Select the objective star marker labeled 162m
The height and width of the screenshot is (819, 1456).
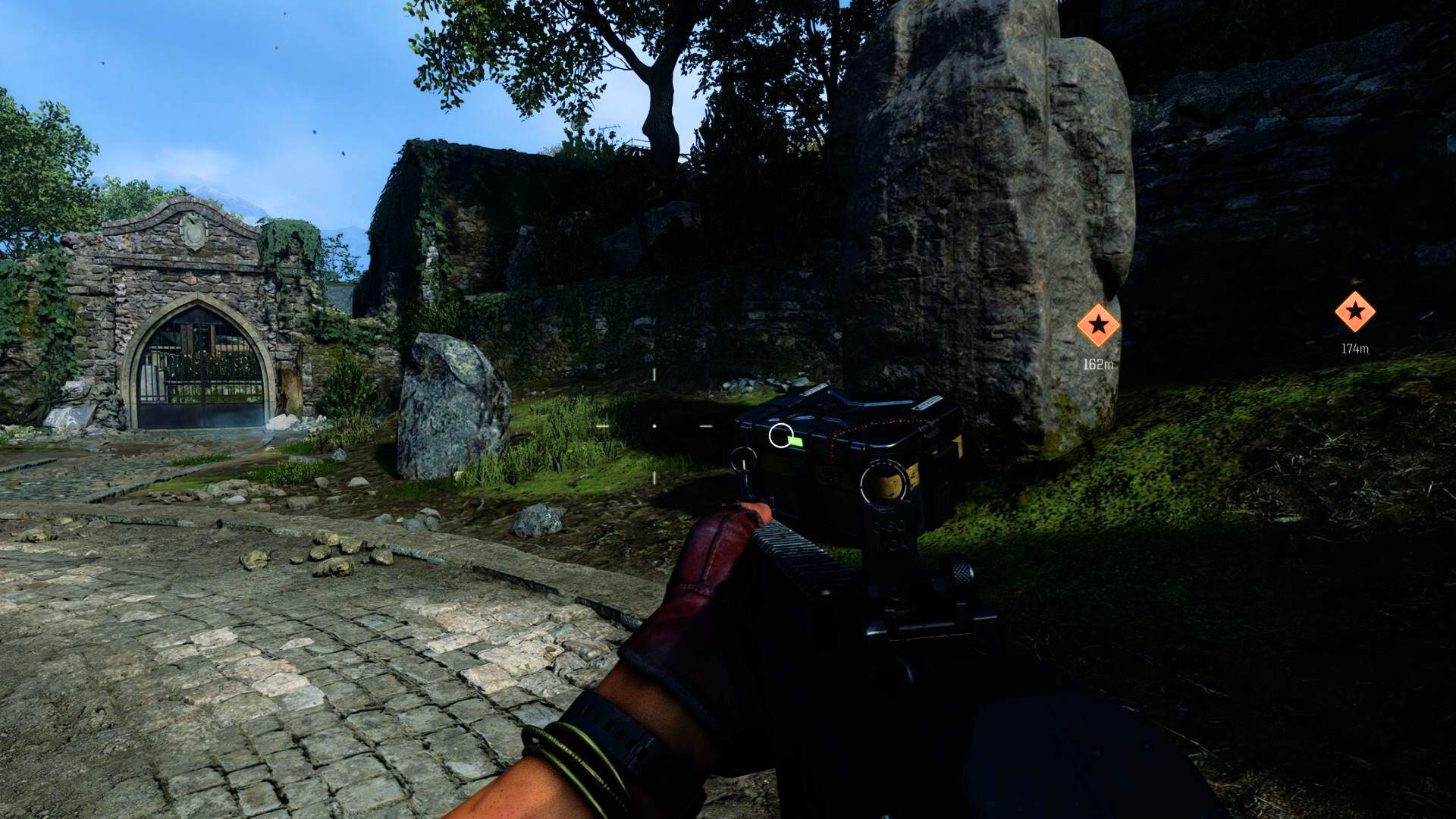pos(1098,326)
